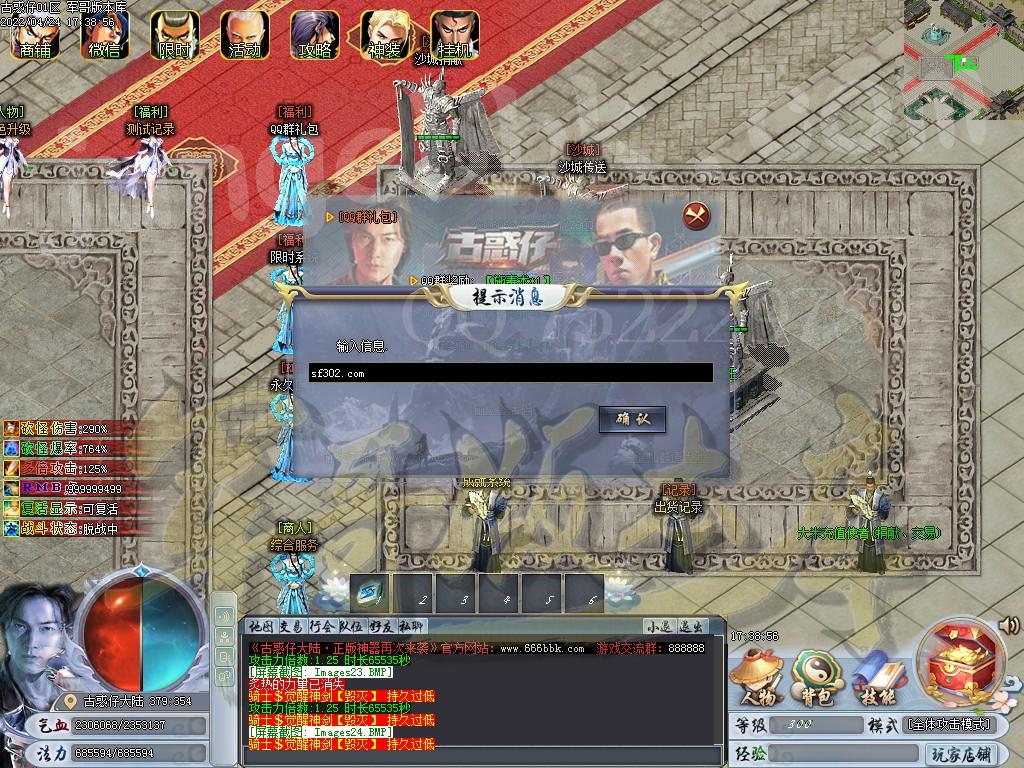Open the 微信 icon
This screenshot has height=768, width=1024.
pos(104,36)
